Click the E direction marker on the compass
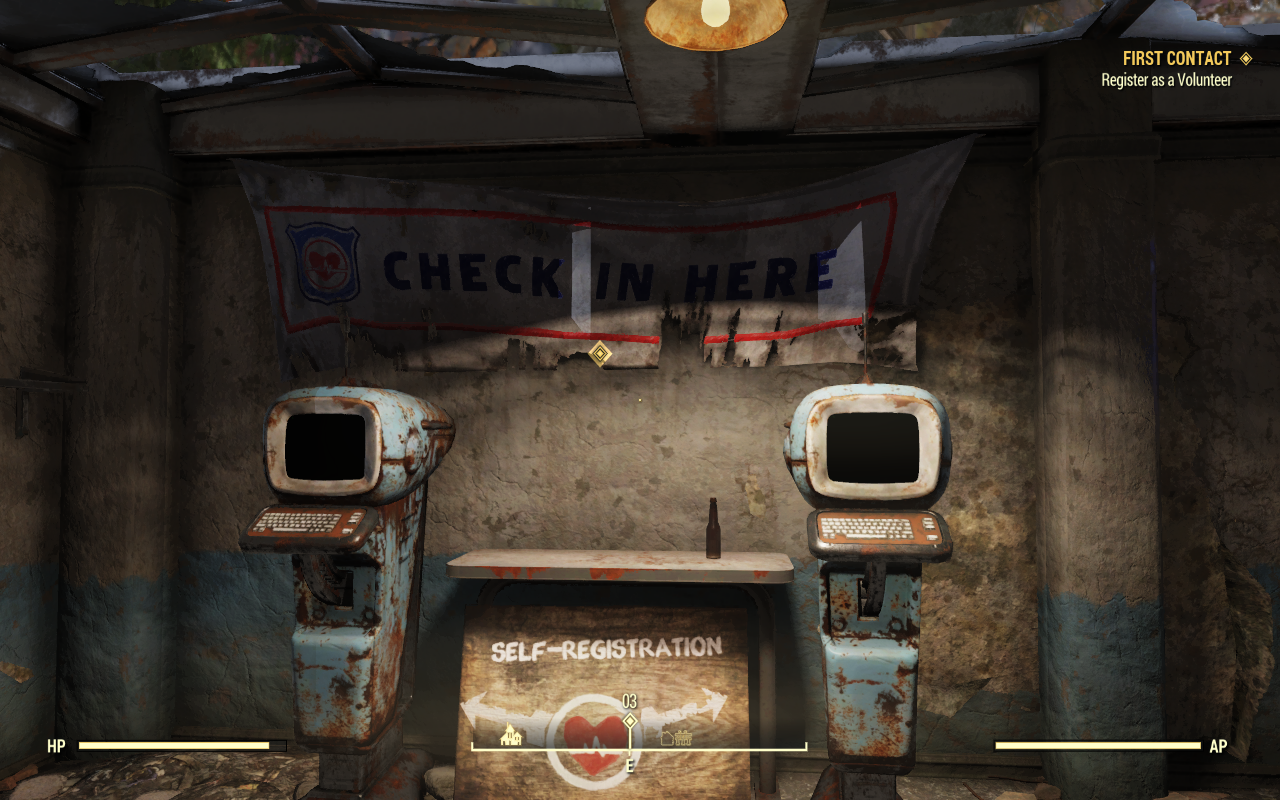Image resolution: width=1280 pixels, height=800 pixels. [x=629, y=765]
